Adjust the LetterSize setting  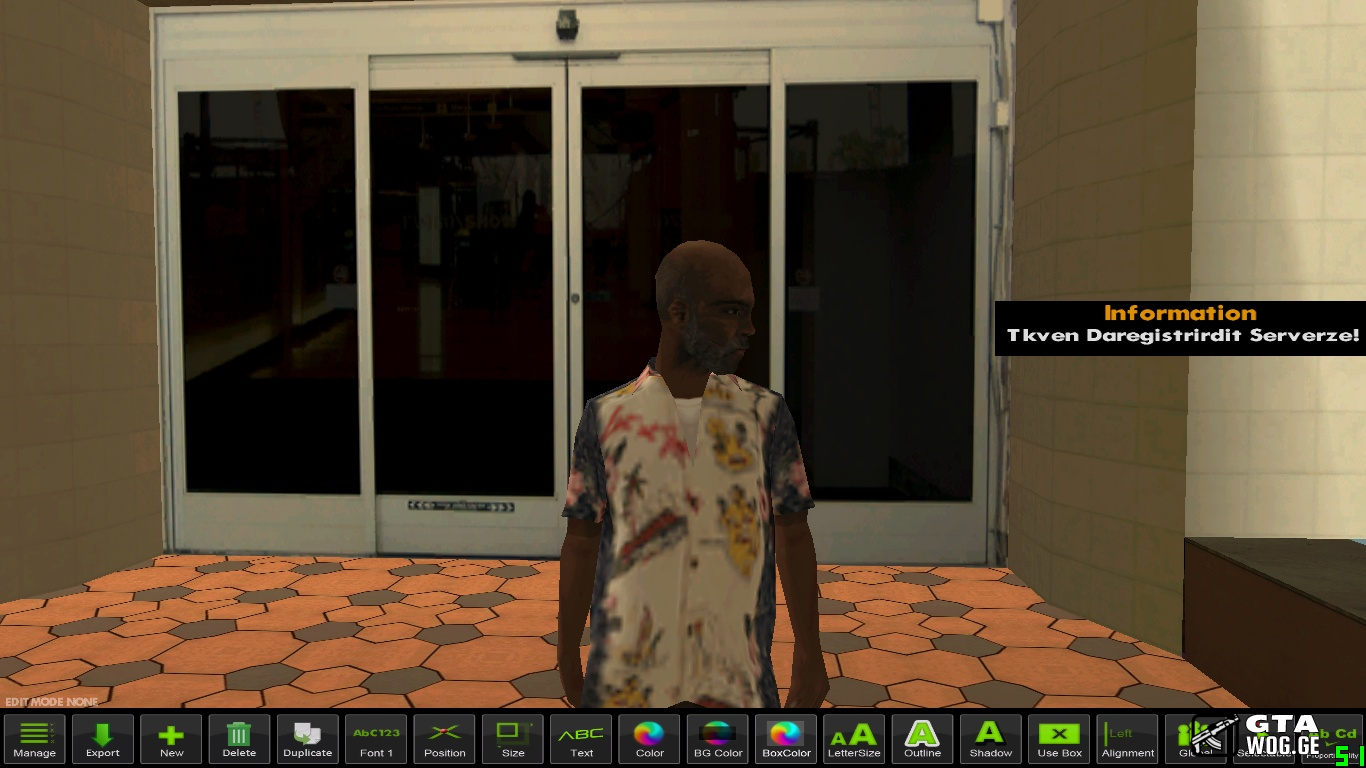tap(854, 739)
